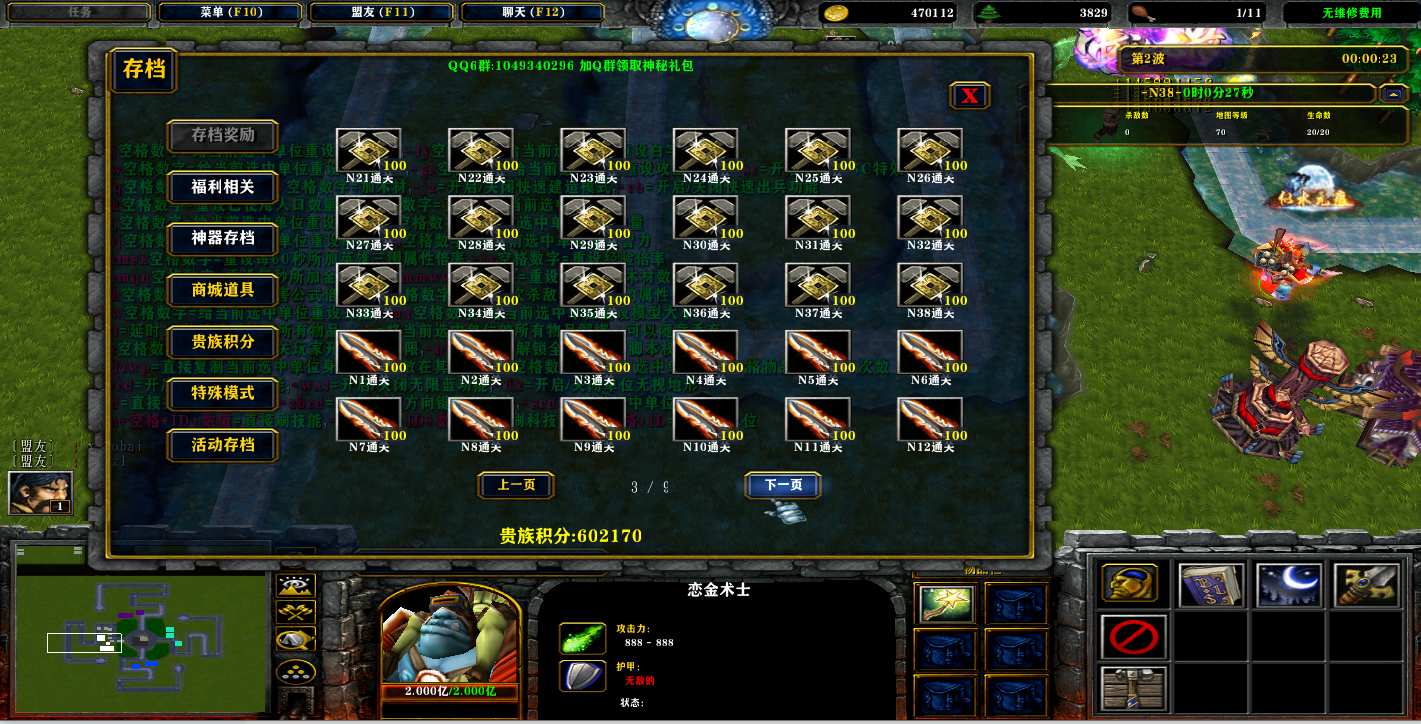This screenshot has height=724, width=1421.
Task: Switch to the 福利相关 tab
Action: (x=223, y=187)
